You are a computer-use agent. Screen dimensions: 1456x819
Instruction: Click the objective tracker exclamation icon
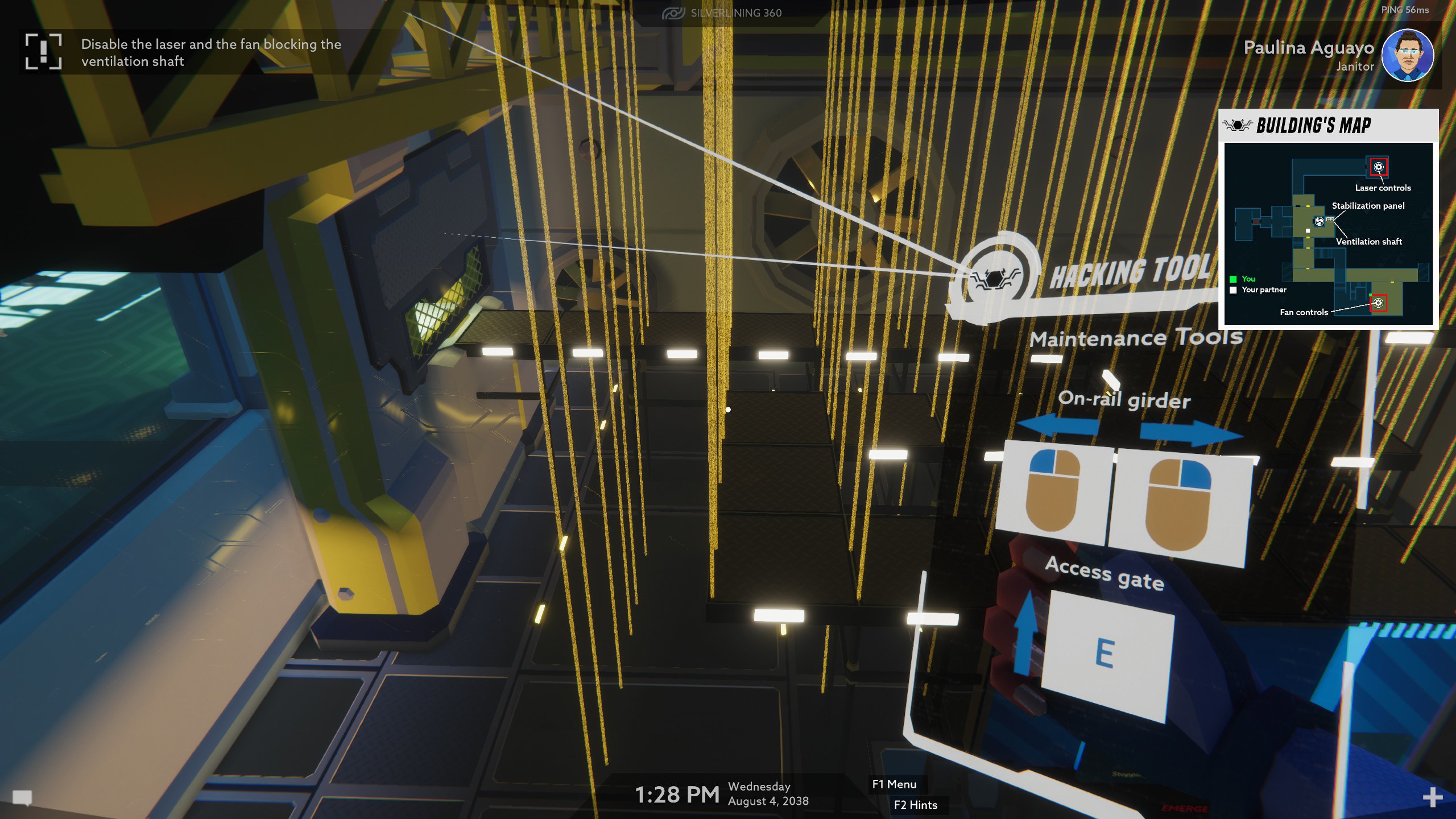(43, 51)
